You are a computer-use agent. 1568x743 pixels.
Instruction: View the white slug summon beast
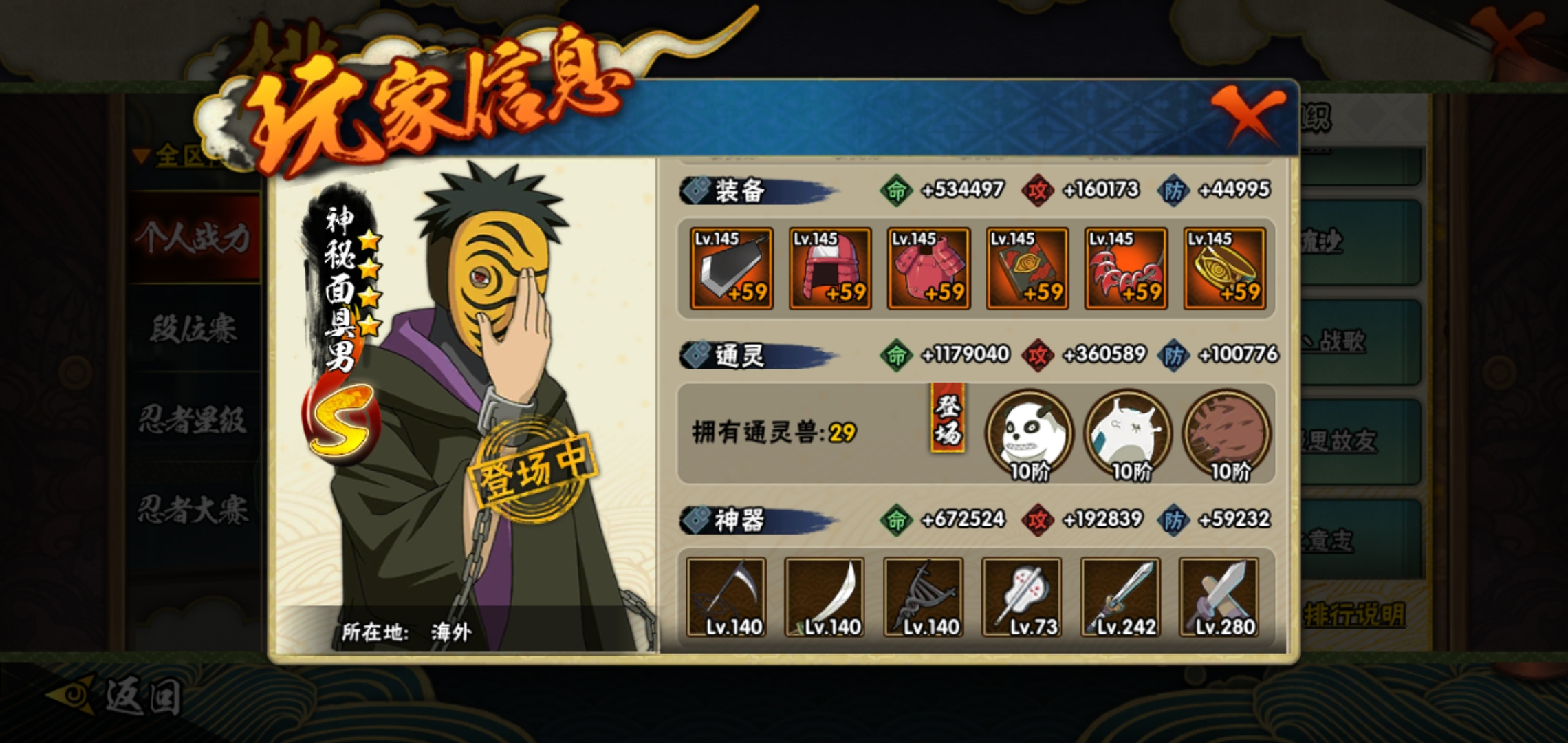pos(1129,433)
